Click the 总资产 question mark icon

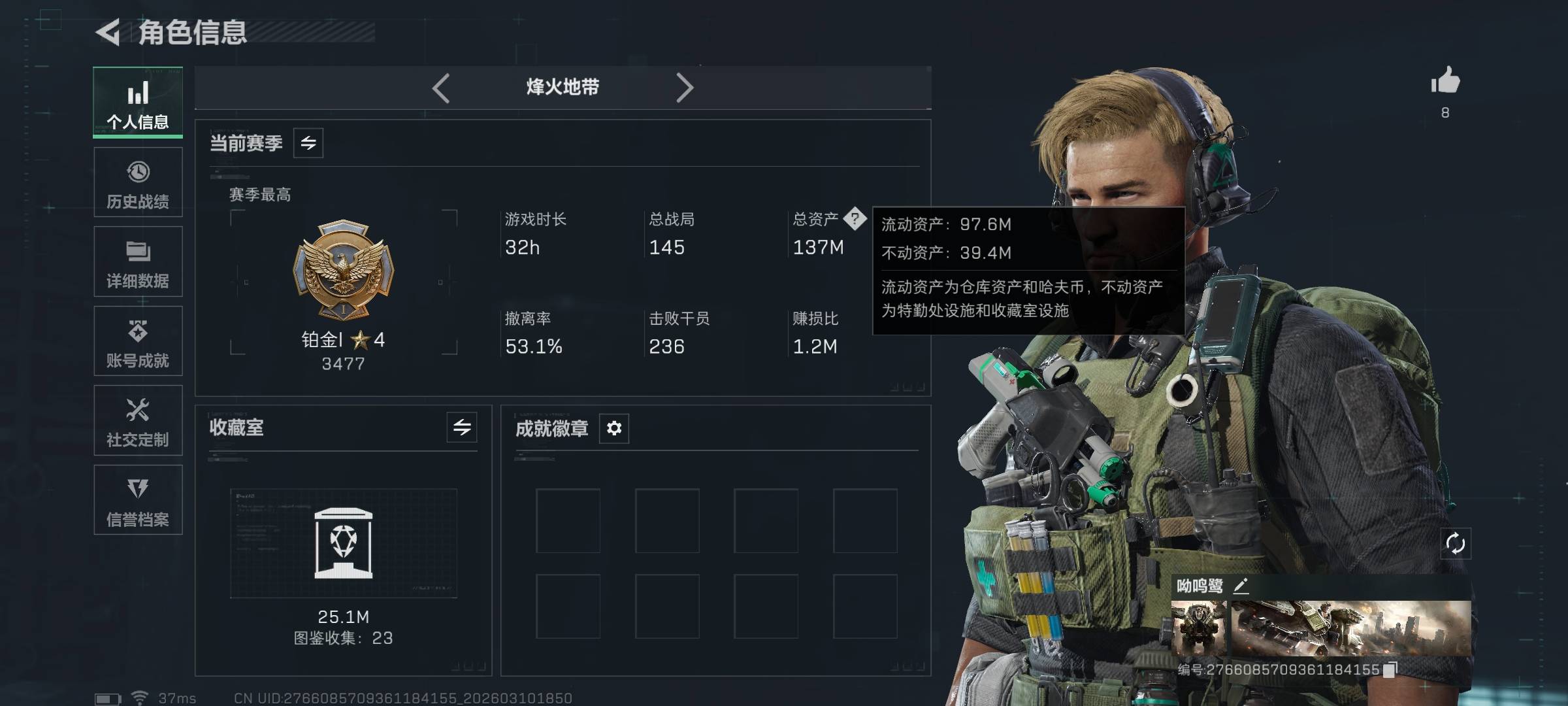coord(855,219)
